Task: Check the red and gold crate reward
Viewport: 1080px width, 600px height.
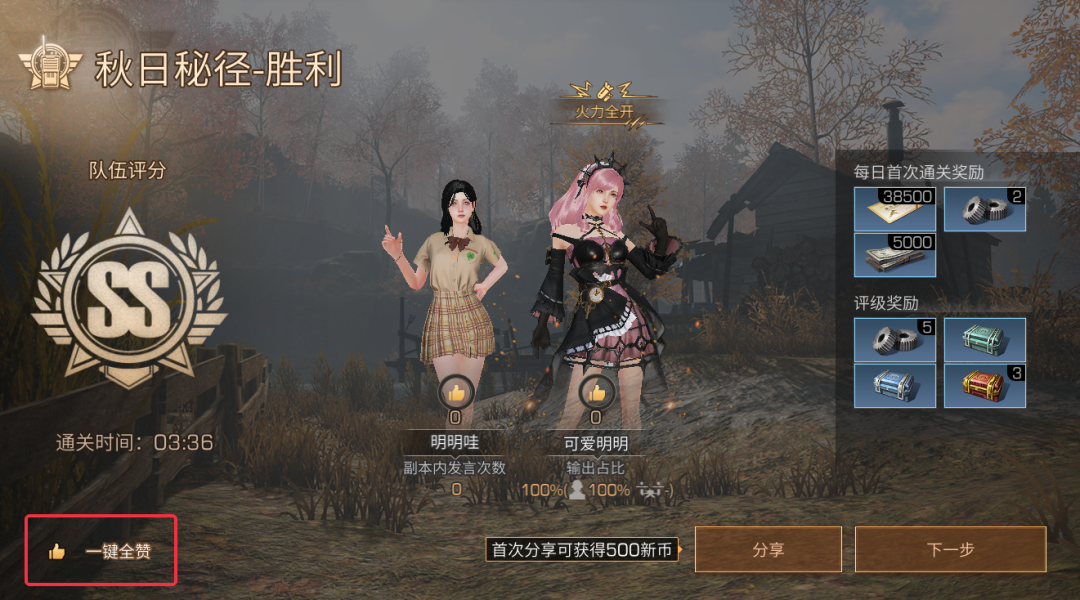Action: pos(985,385)
